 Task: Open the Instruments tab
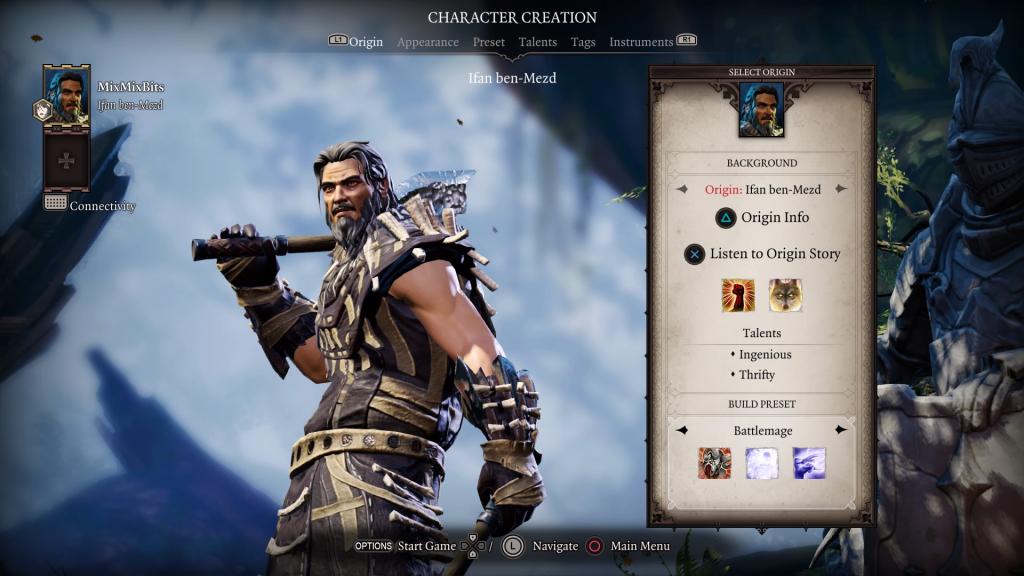point(641,42)
